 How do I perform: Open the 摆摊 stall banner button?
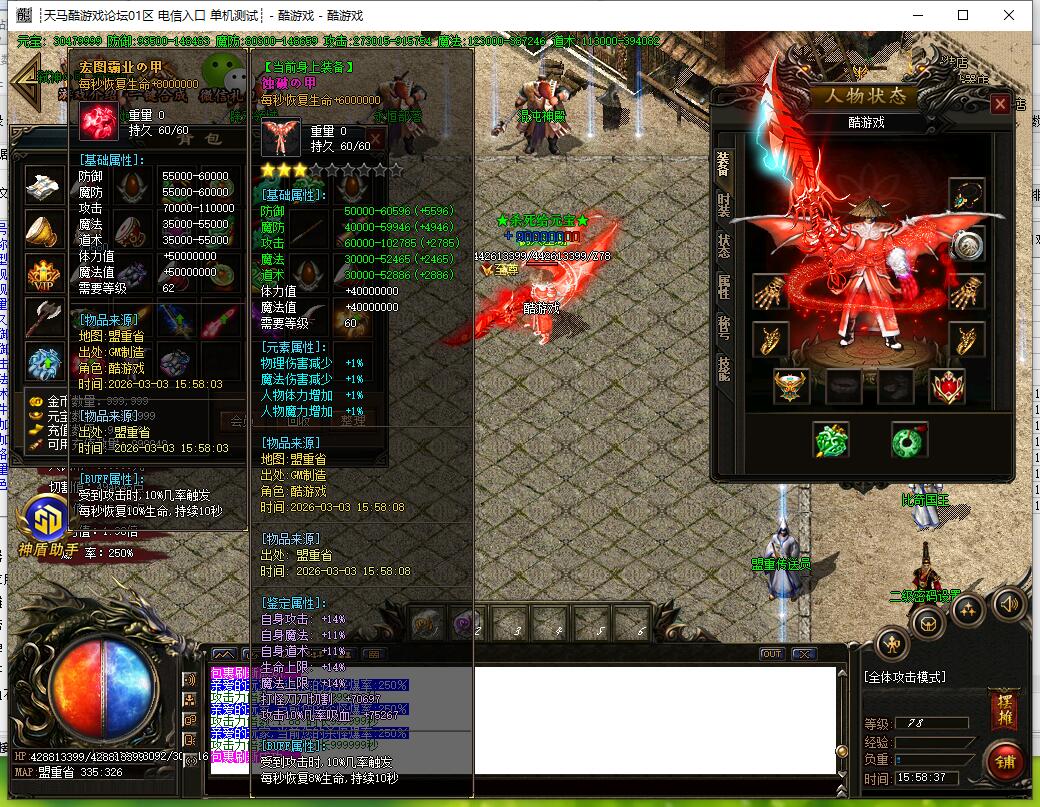(x=1003, y=711)
